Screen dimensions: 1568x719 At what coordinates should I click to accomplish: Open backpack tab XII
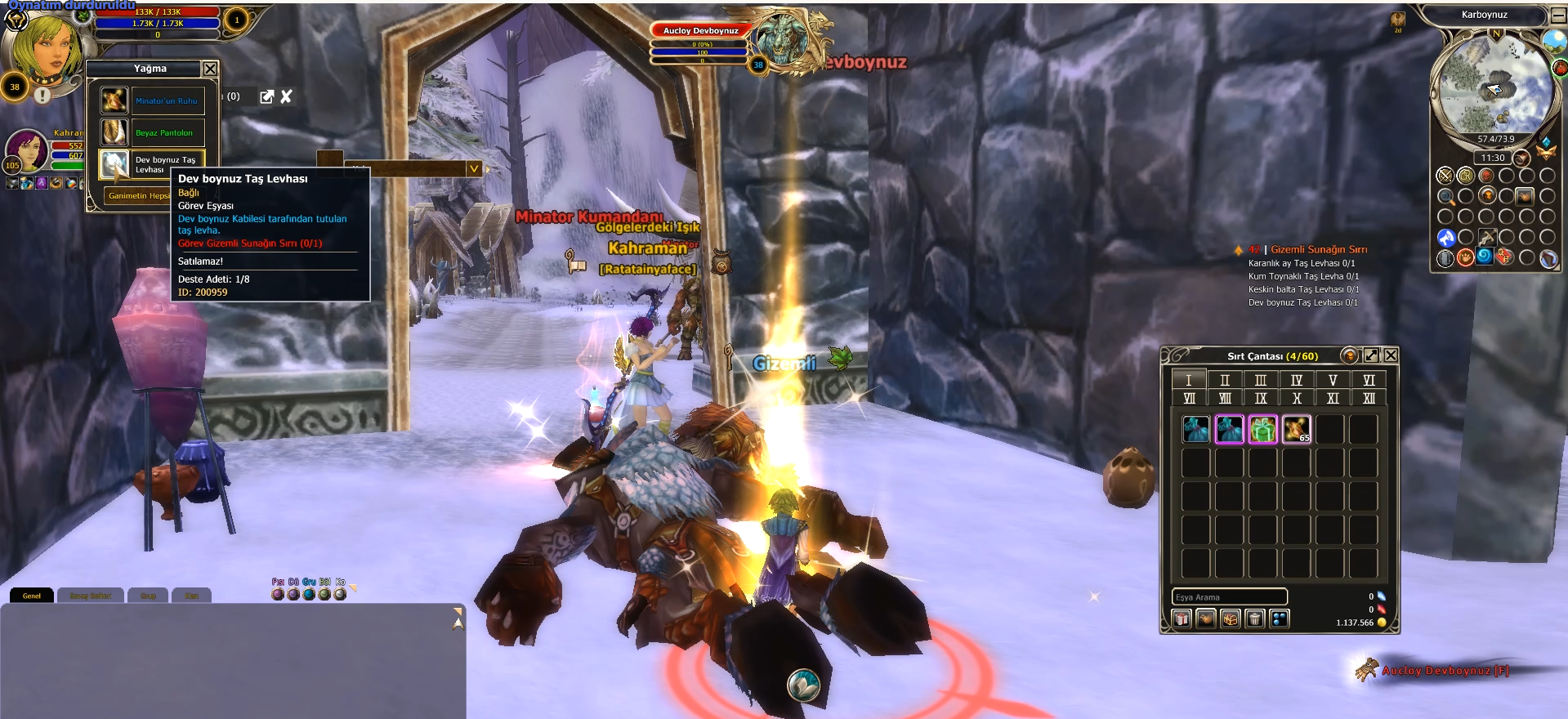(1369, 398)
